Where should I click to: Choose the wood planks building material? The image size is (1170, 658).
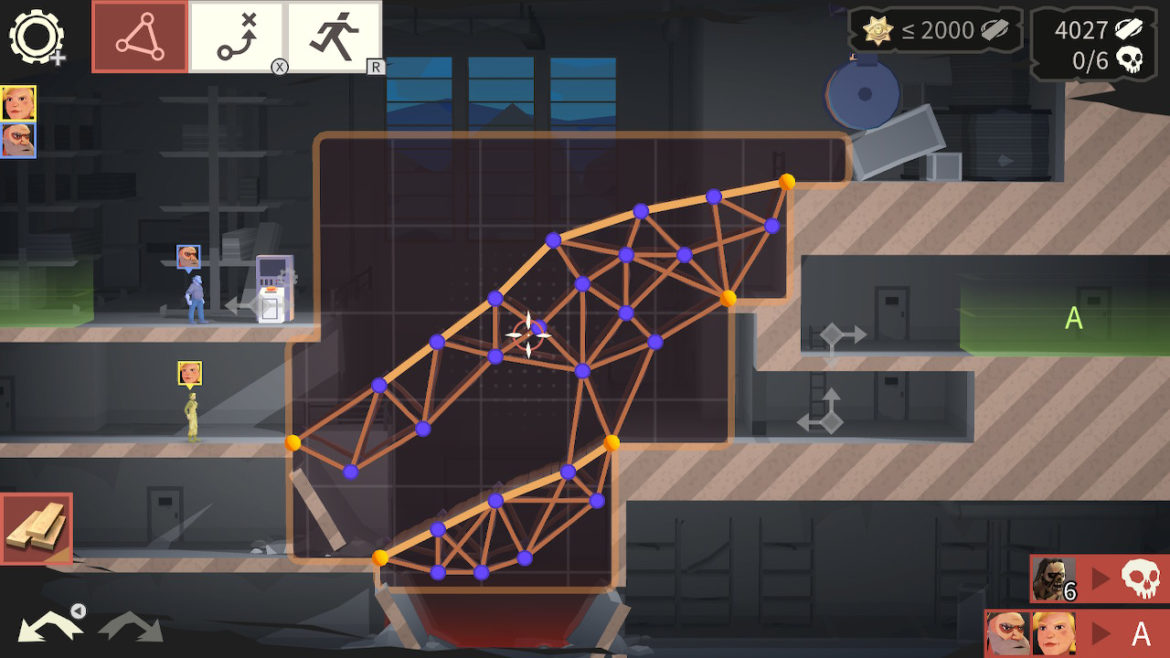pos(37,528)
